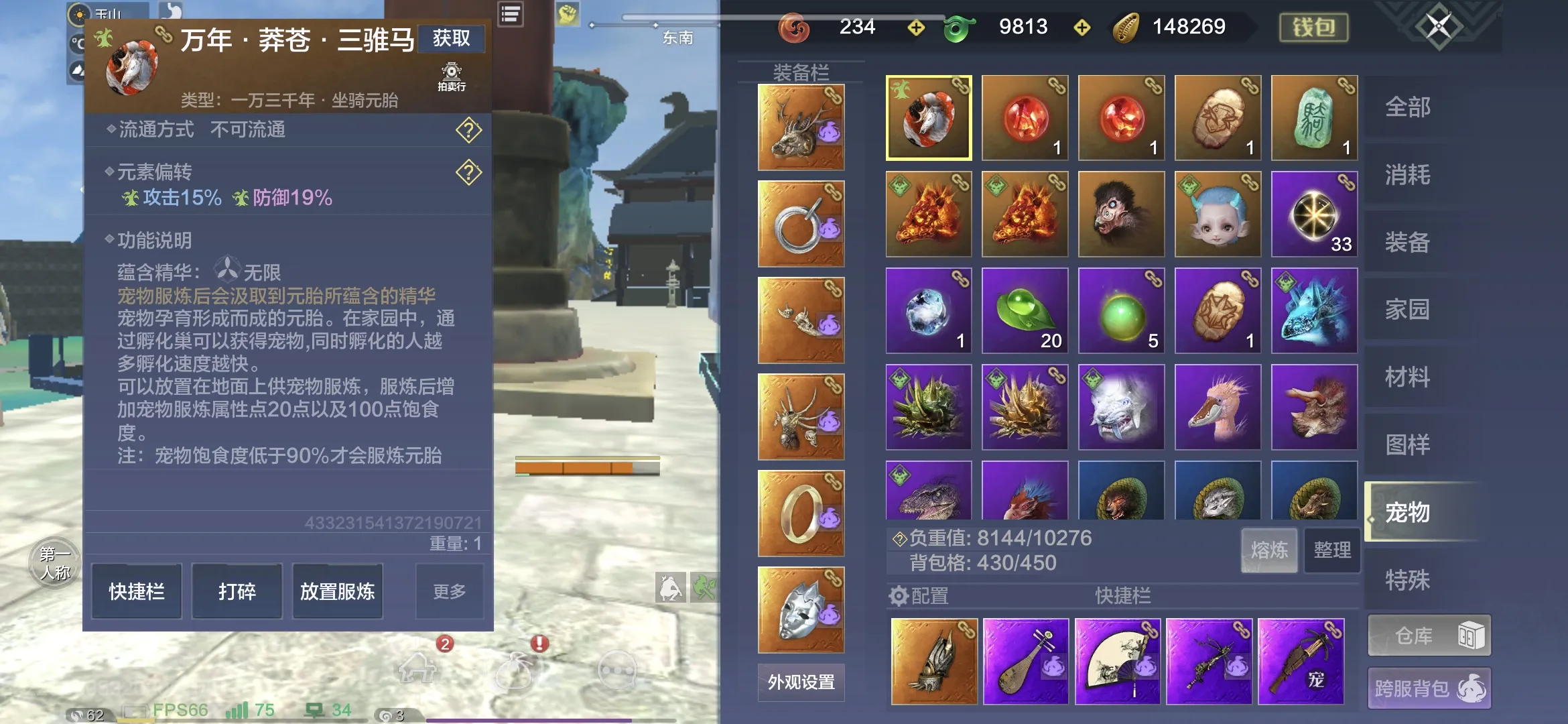Show 更多 item options
This screenshot has height=724, width=1568.
pyautogui.click(x=449, y=591)
